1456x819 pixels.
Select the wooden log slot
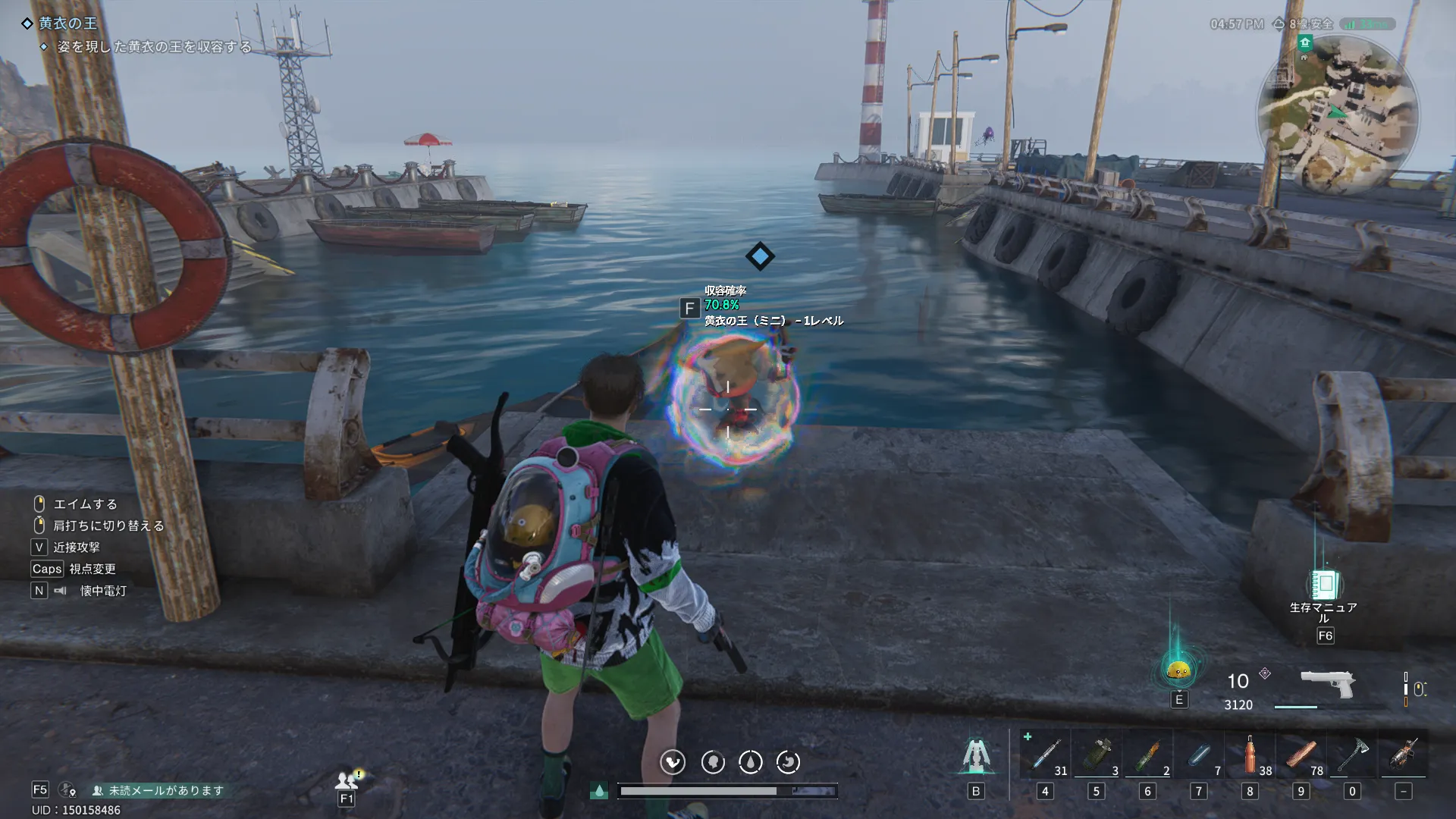[x=1301, y=755]
